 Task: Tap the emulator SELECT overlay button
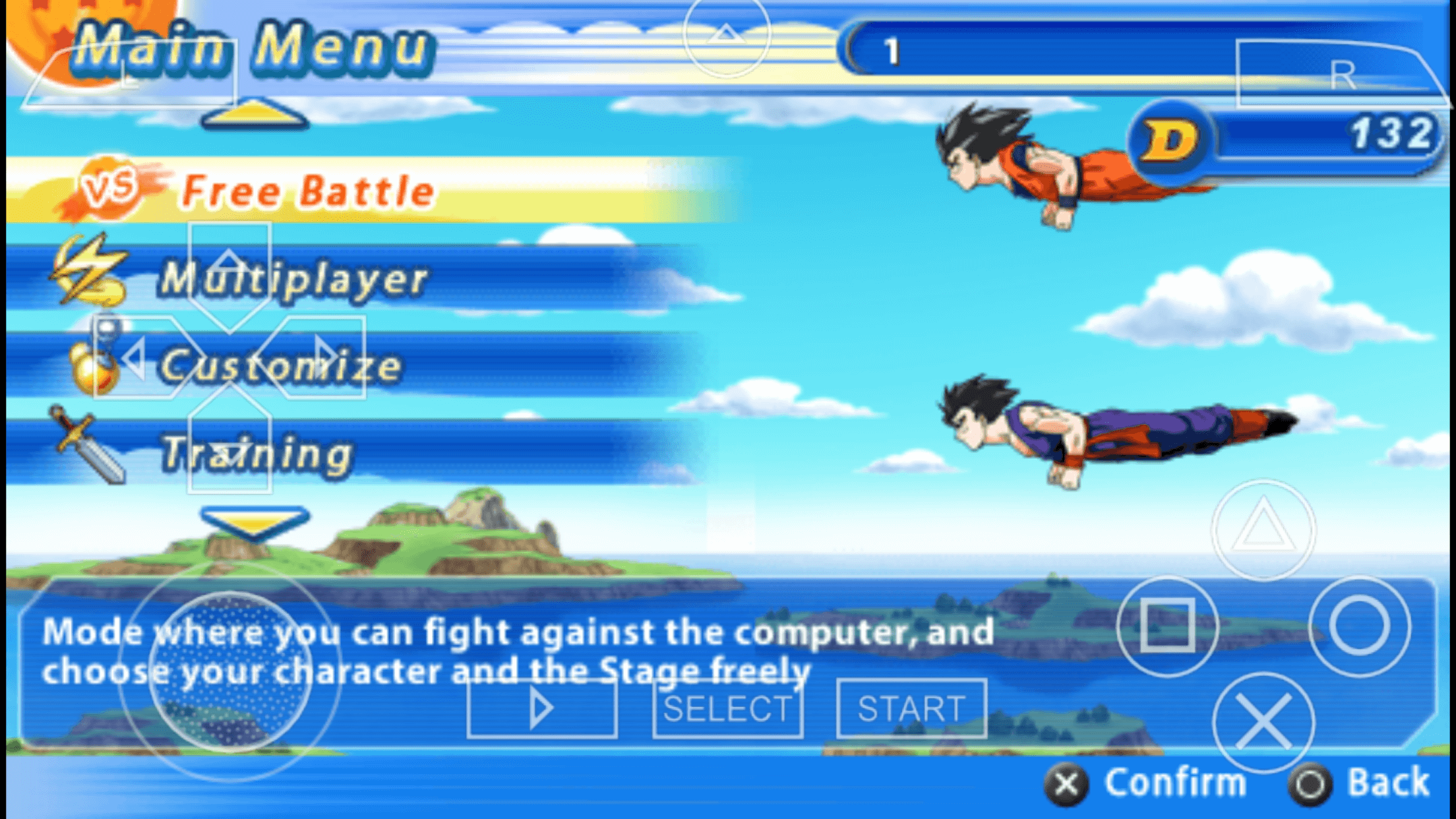[x=727, y=709]
